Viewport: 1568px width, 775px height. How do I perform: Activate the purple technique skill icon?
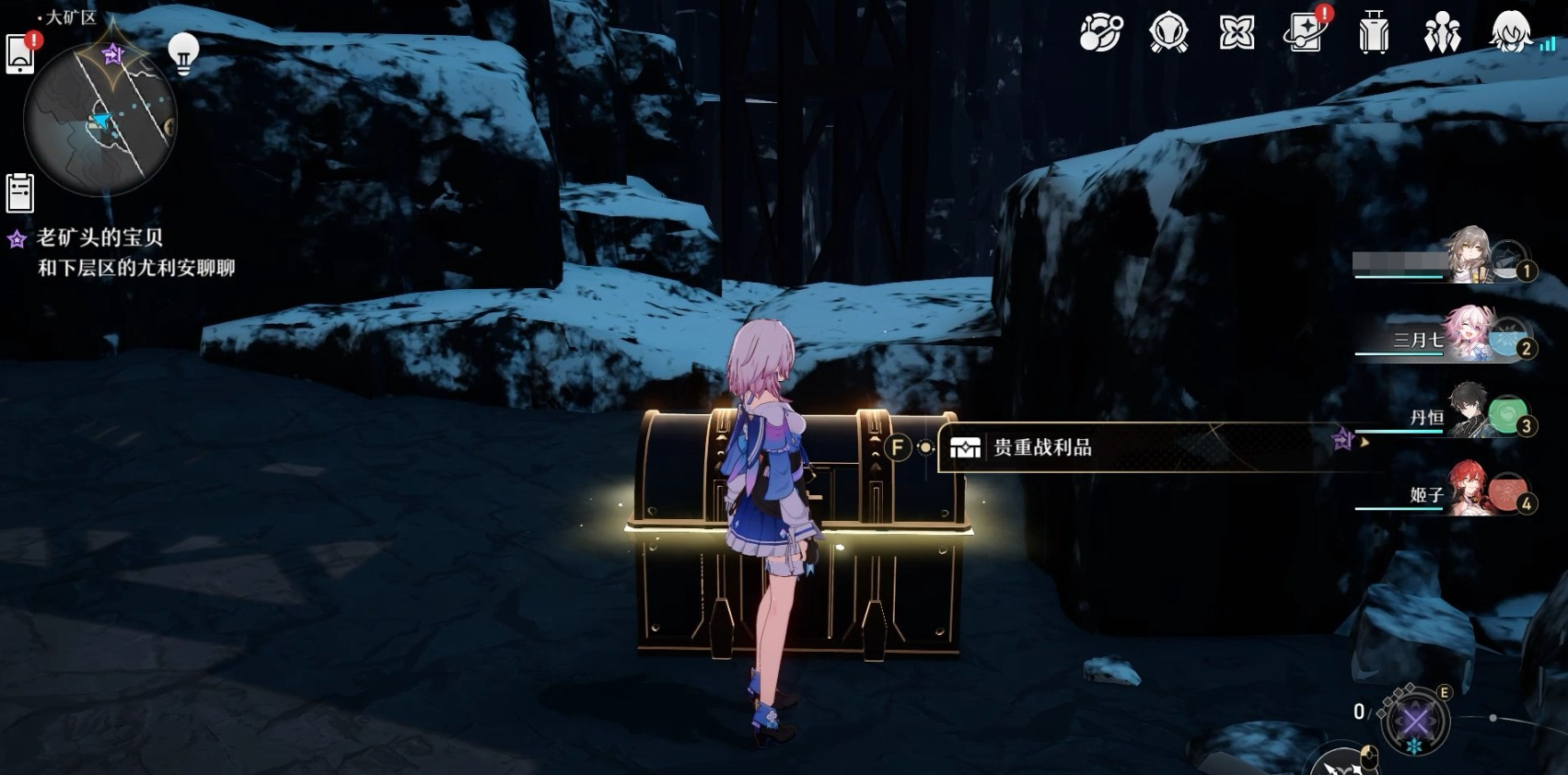tap(1415, 720)
